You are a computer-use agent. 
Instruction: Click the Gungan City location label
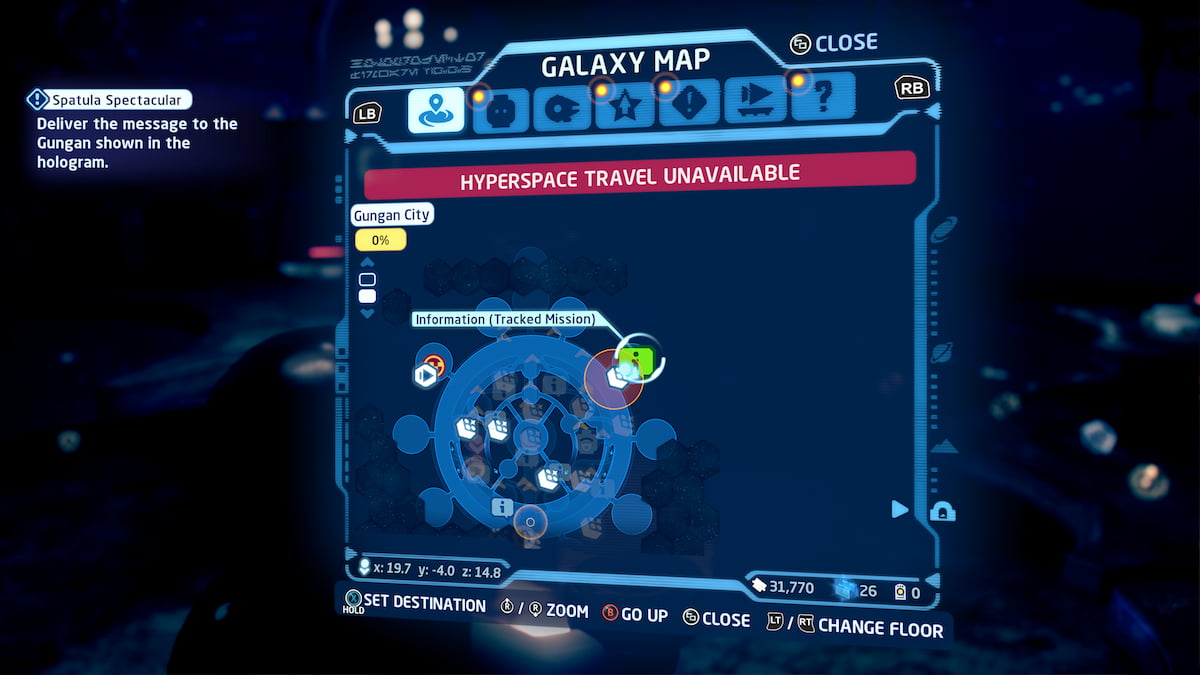tap(392, 215)
